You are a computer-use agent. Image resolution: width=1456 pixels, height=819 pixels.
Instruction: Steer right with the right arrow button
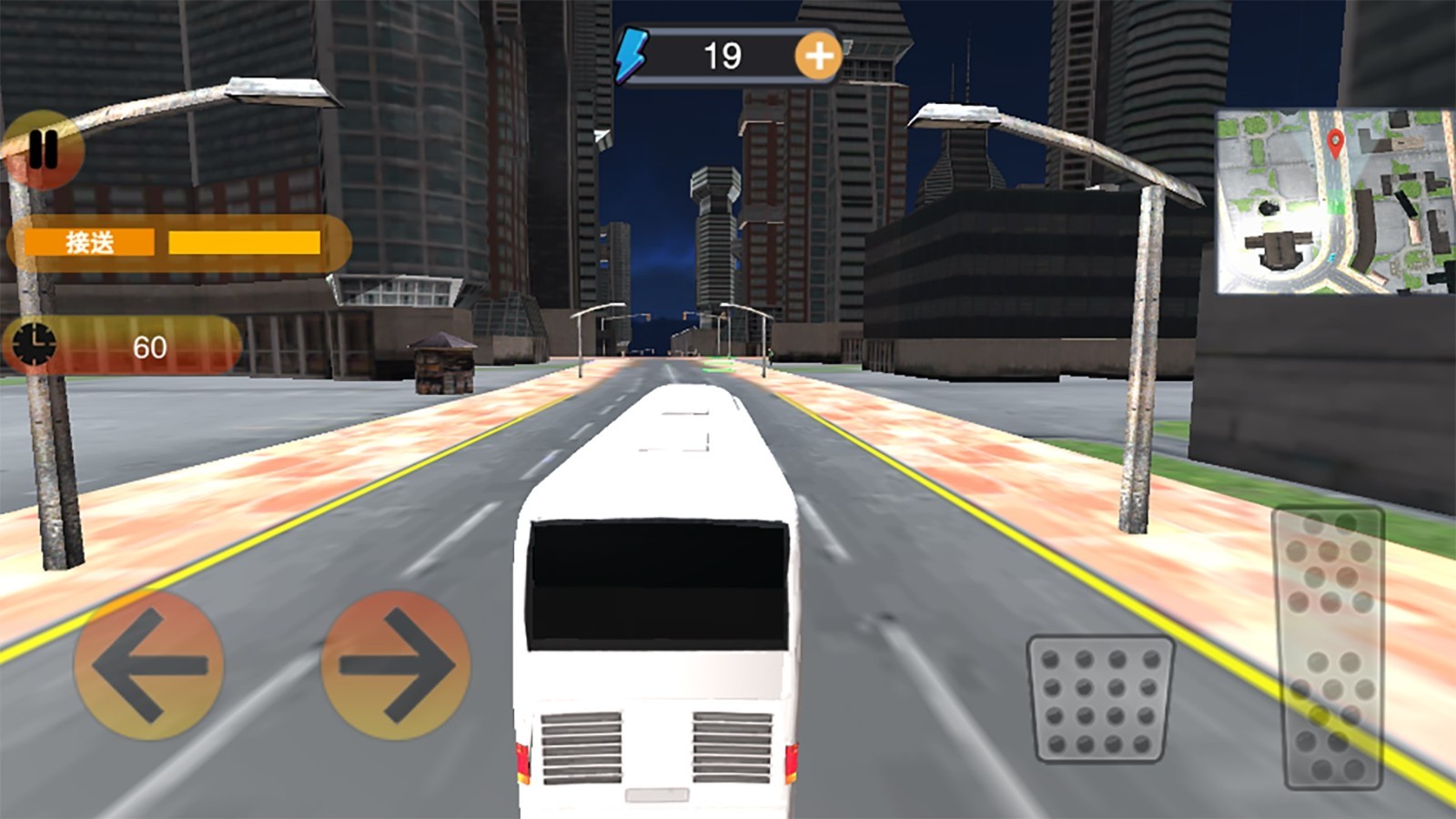[396, 665]
